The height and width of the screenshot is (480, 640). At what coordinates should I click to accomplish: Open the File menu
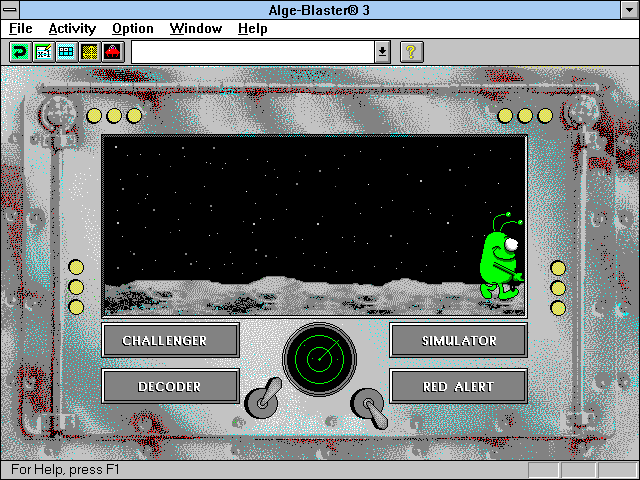pyautogui.click(x=21, y=29)
